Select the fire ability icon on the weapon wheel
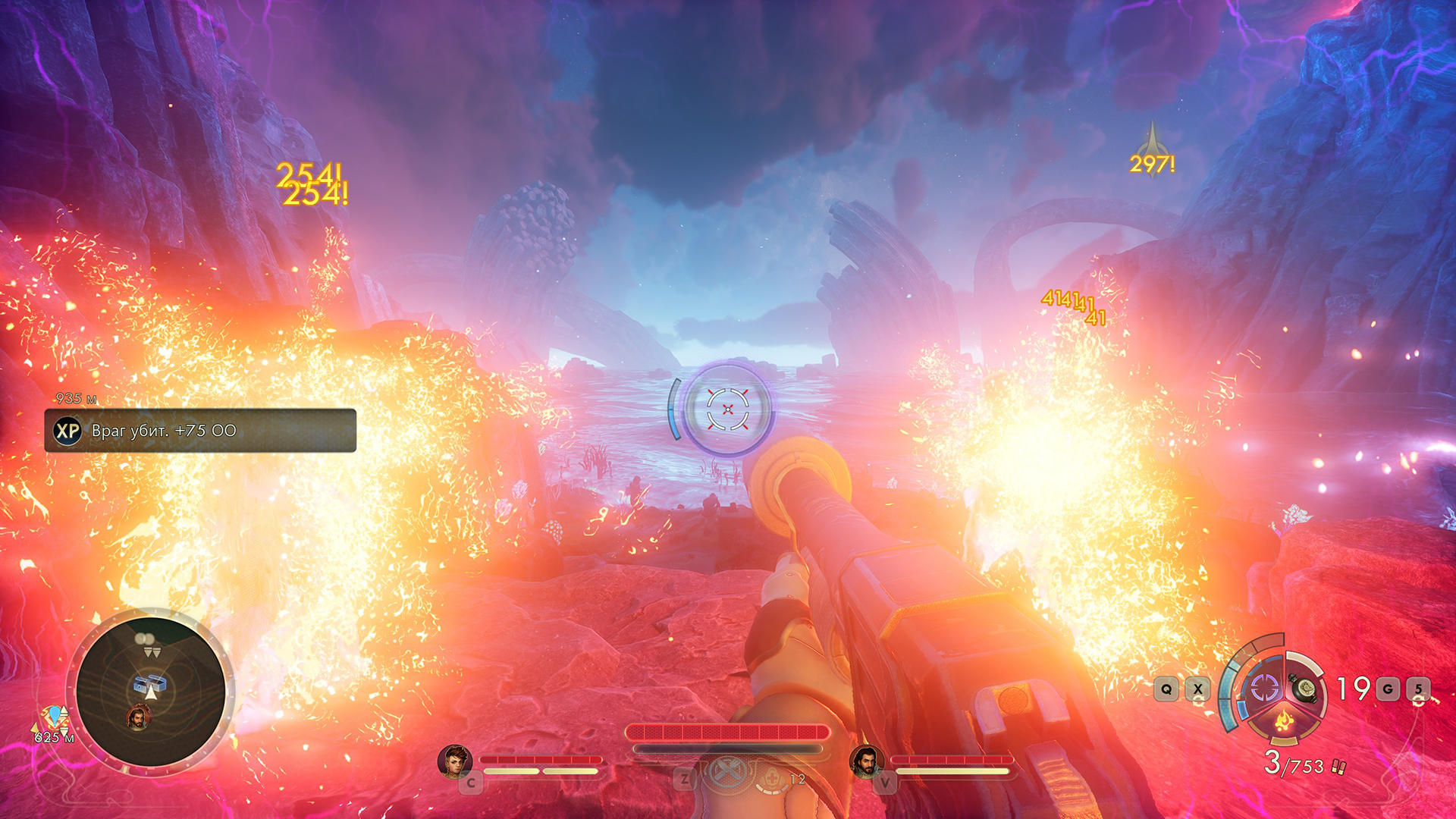Viewport: 1456px width, 819px height. [x=1284, y=719]
